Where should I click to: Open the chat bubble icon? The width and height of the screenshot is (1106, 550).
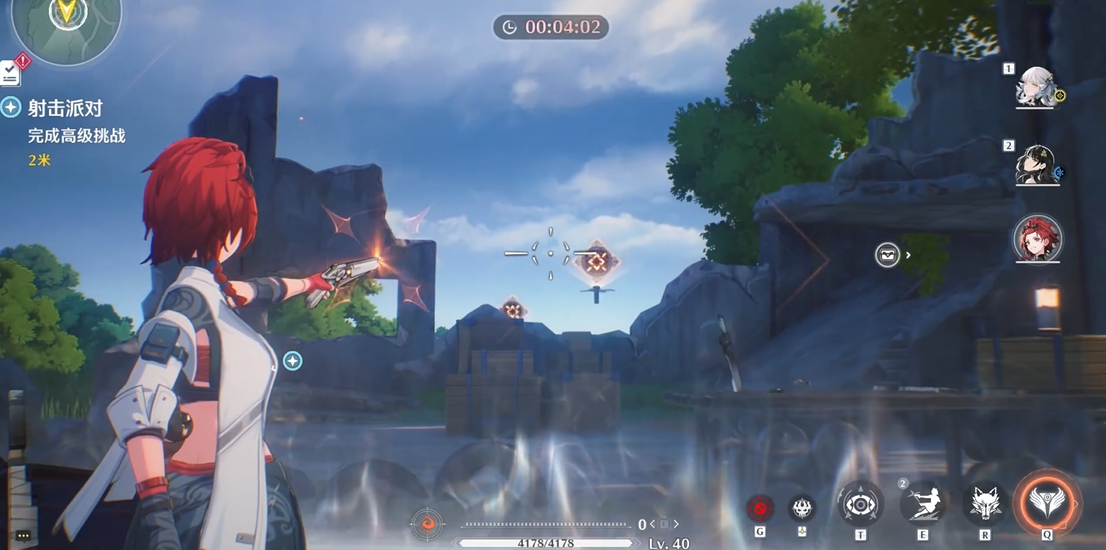click(x=22, y=536)
